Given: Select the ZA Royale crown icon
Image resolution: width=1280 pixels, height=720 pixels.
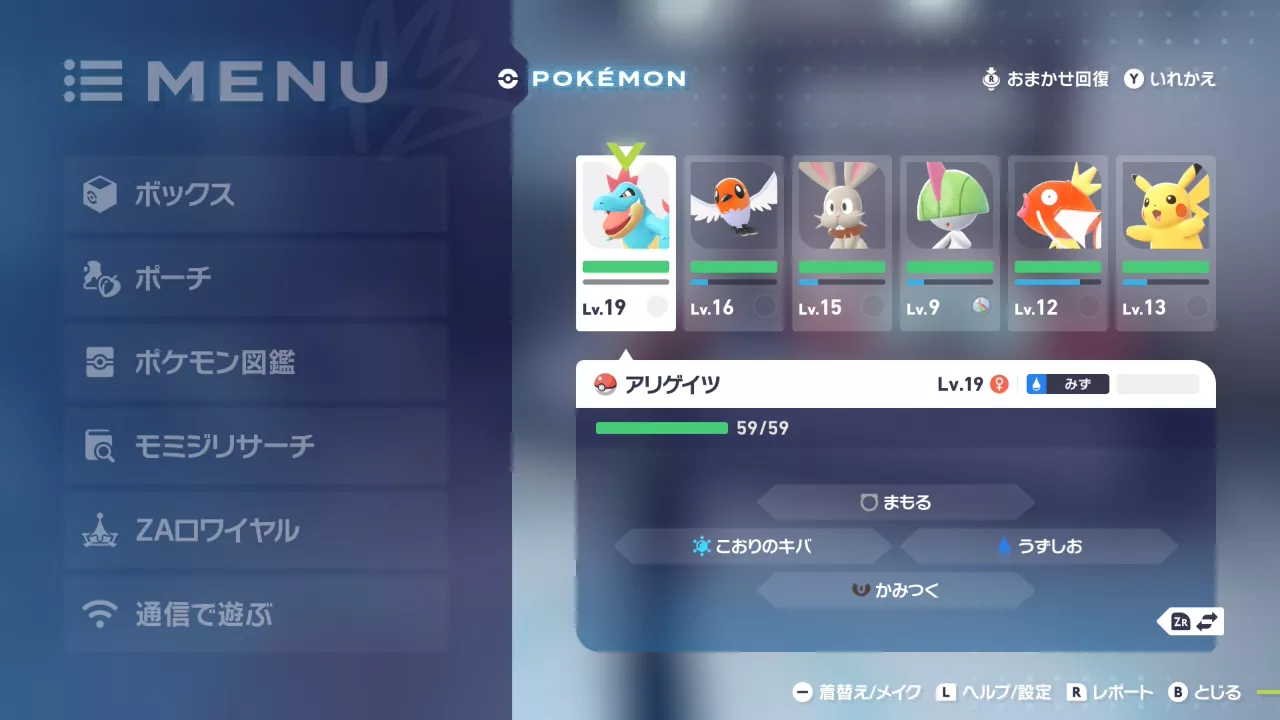Looking at the screenshot, I should (100, 530).
